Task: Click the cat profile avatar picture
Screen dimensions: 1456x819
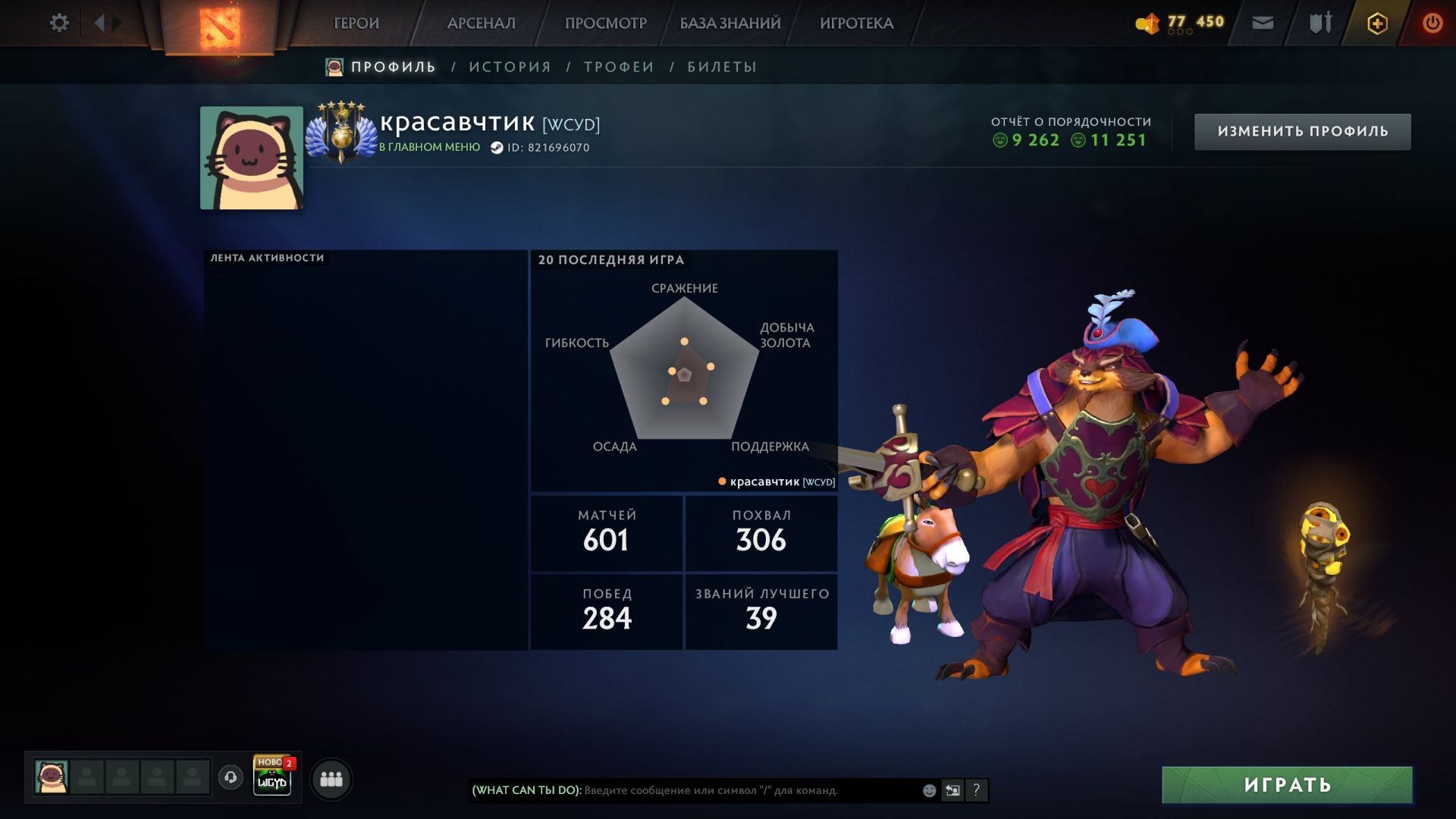Action: coord(252,158)
